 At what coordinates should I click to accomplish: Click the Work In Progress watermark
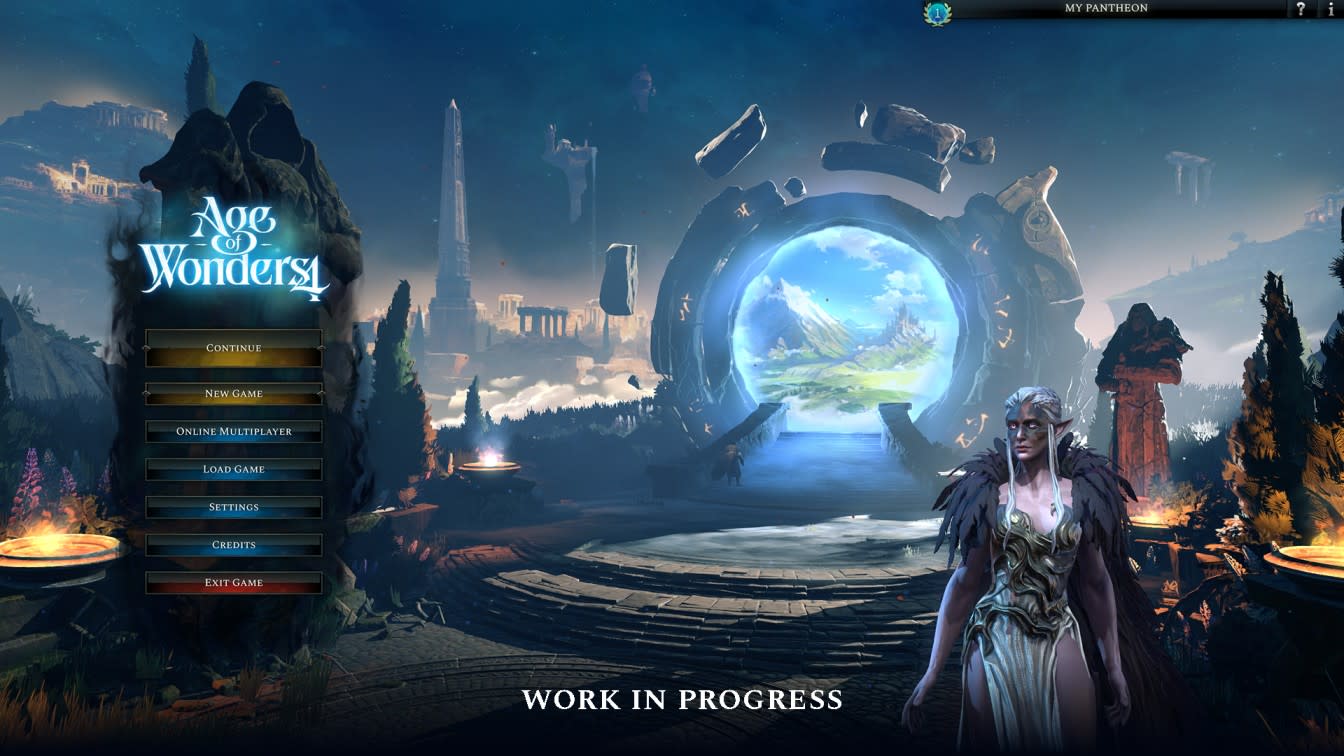pos(681,700)
